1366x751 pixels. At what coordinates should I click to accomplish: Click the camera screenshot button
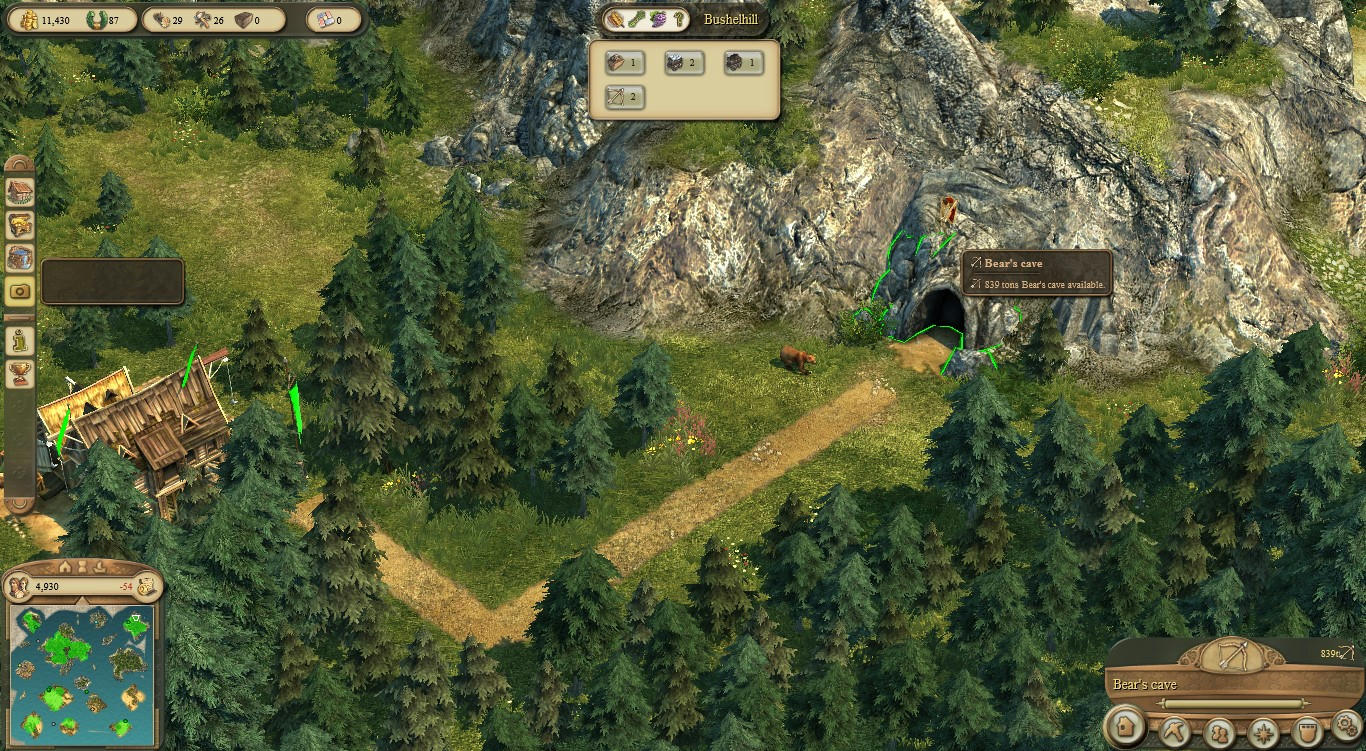pos(20,291)
